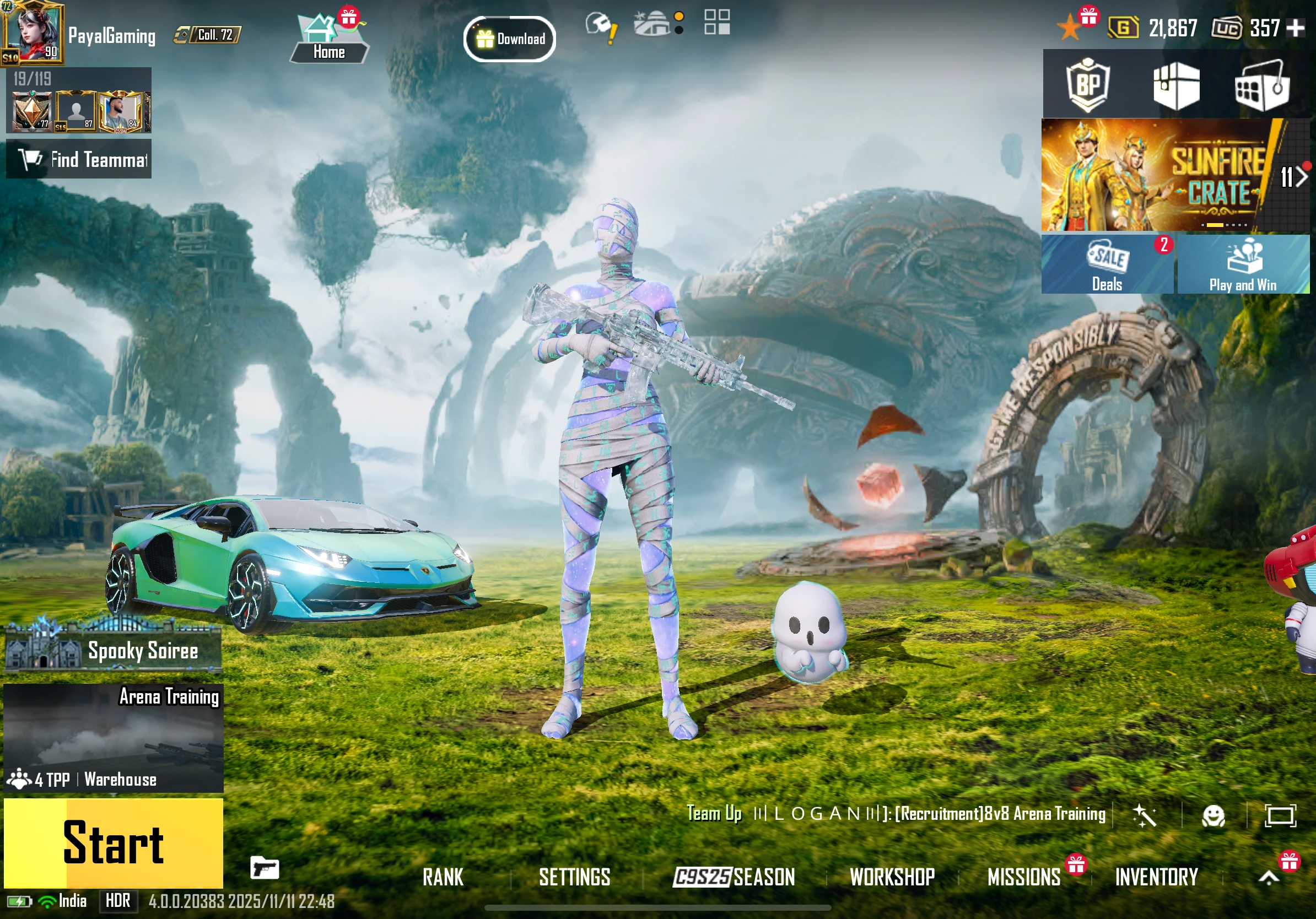1316x919 pixels.
Task: Open the INVENTORY
Action: (1157, 877)
